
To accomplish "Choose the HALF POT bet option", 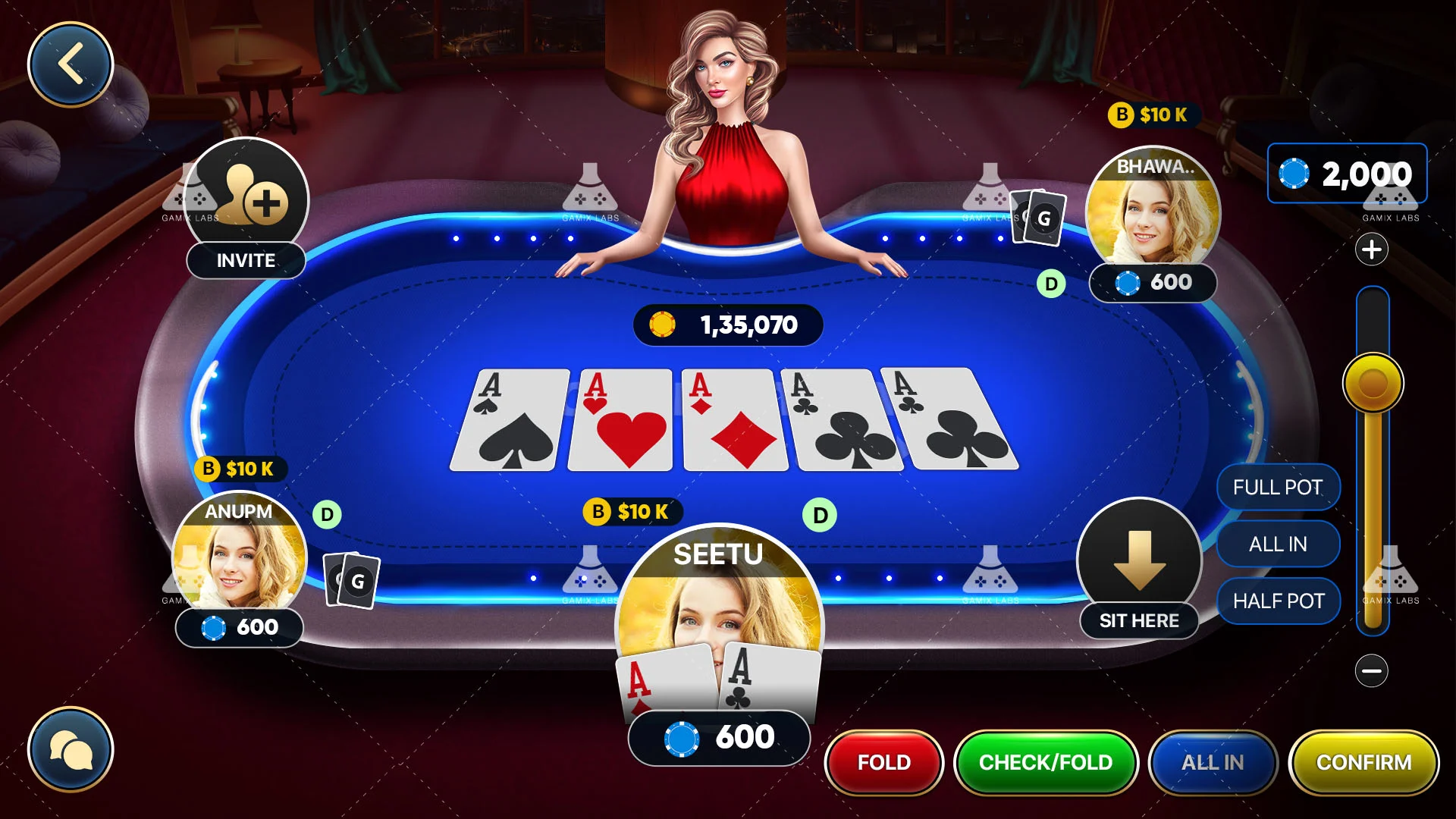I will (1278, 601).
